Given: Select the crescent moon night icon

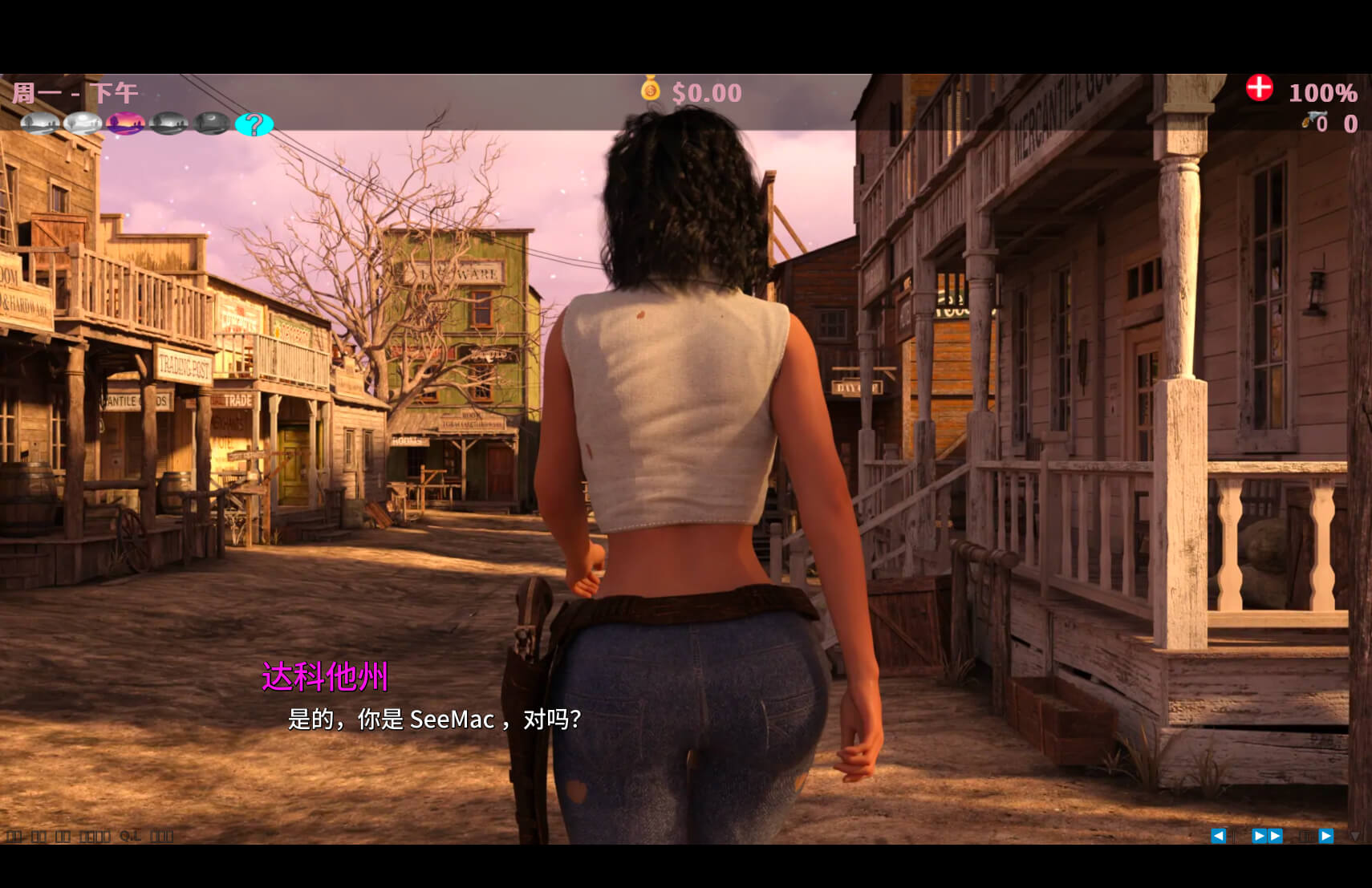Looking at the screenshot, I should point(212,124).
